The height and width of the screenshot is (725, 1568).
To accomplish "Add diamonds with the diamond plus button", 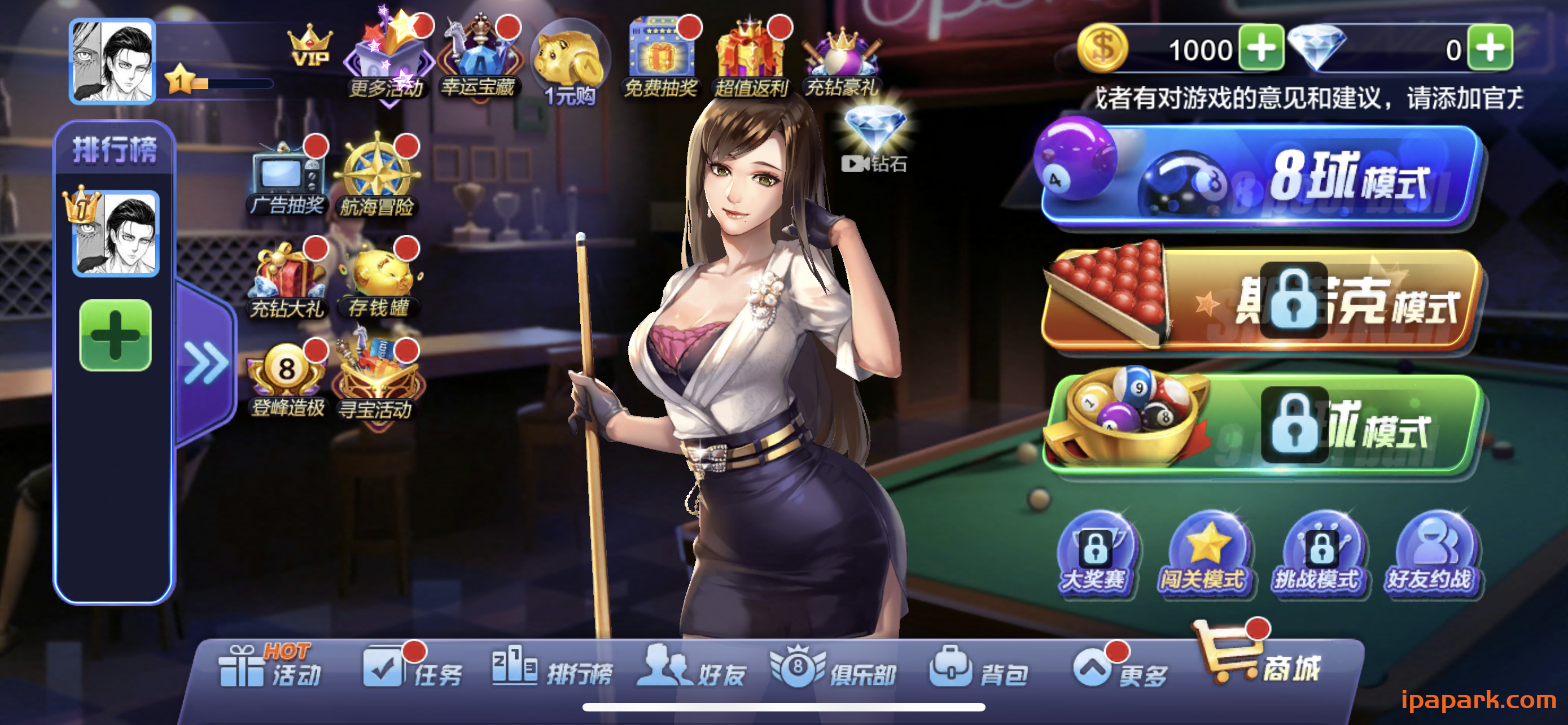I will point(1490,49).
